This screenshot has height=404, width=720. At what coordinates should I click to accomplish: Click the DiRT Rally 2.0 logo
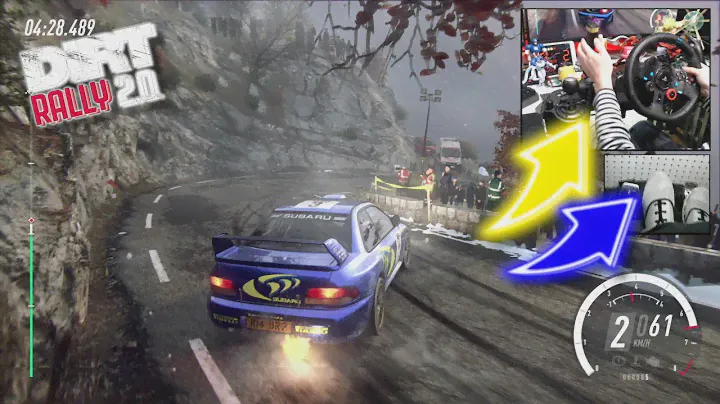click(93, 76)
